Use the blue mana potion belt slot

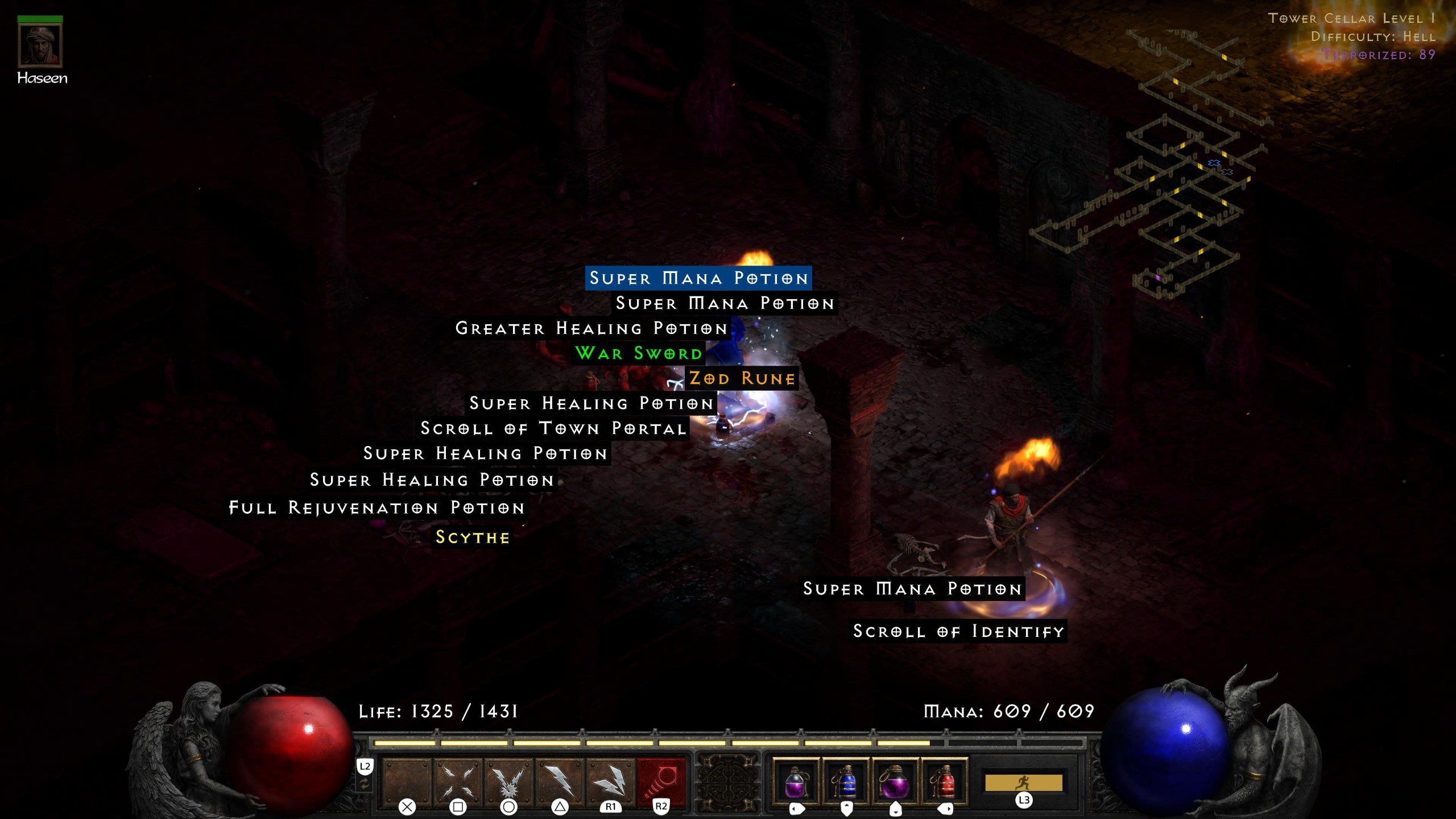846,782
